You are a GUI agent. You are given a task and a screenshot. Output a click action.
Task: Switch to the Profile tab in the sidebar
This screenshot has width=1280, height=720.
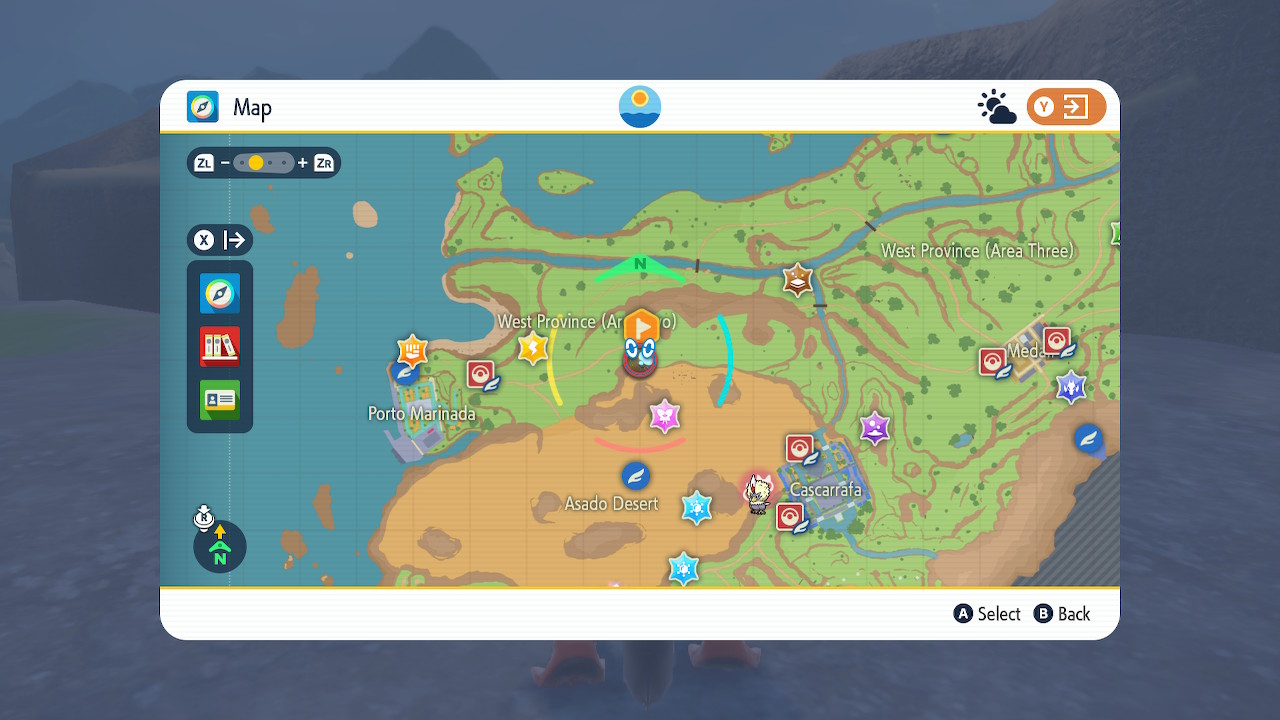(219, 399)
